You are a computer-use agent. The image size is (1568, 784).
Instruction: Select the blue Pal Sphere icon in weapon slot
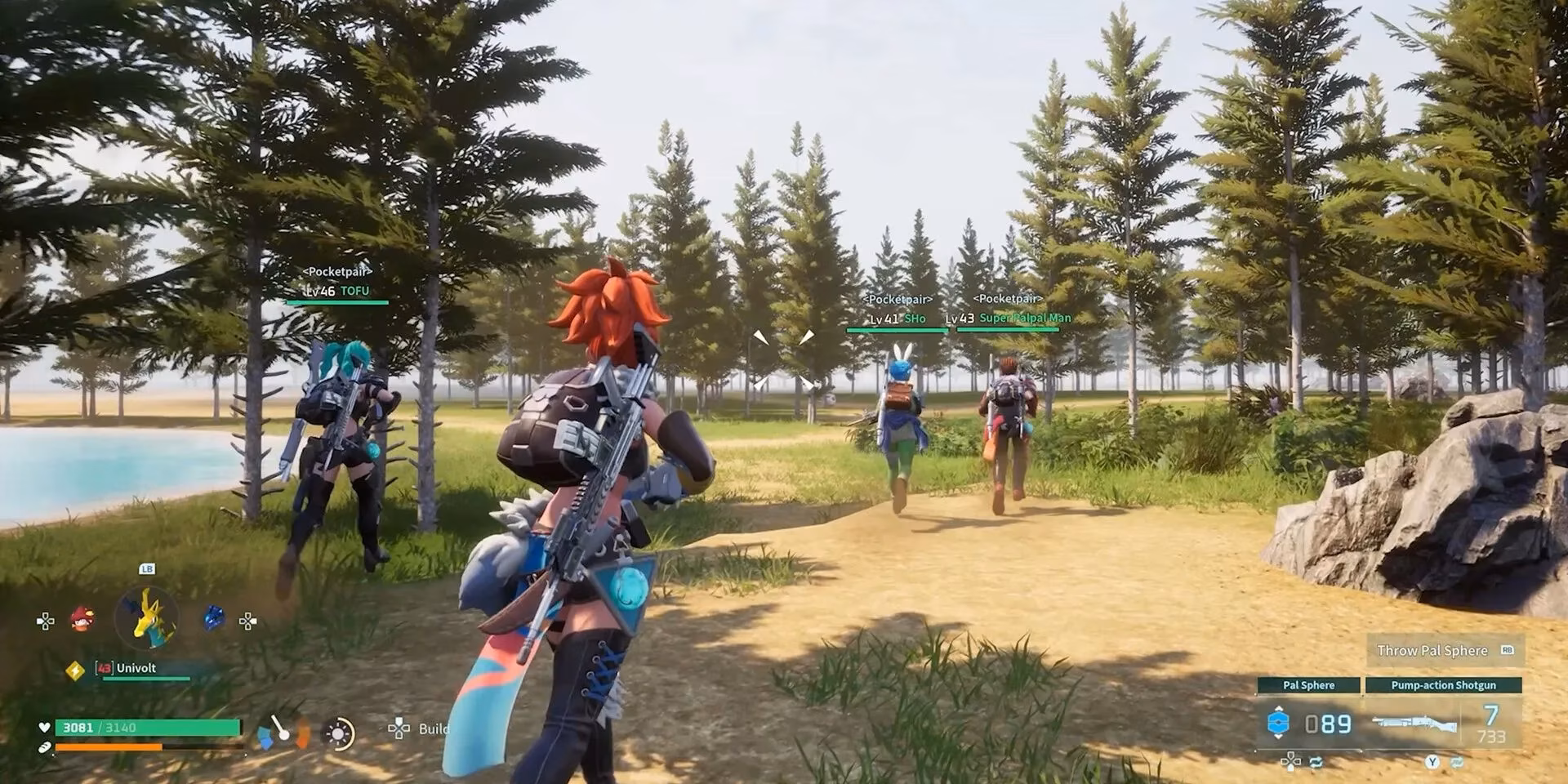click(1278, 722)
